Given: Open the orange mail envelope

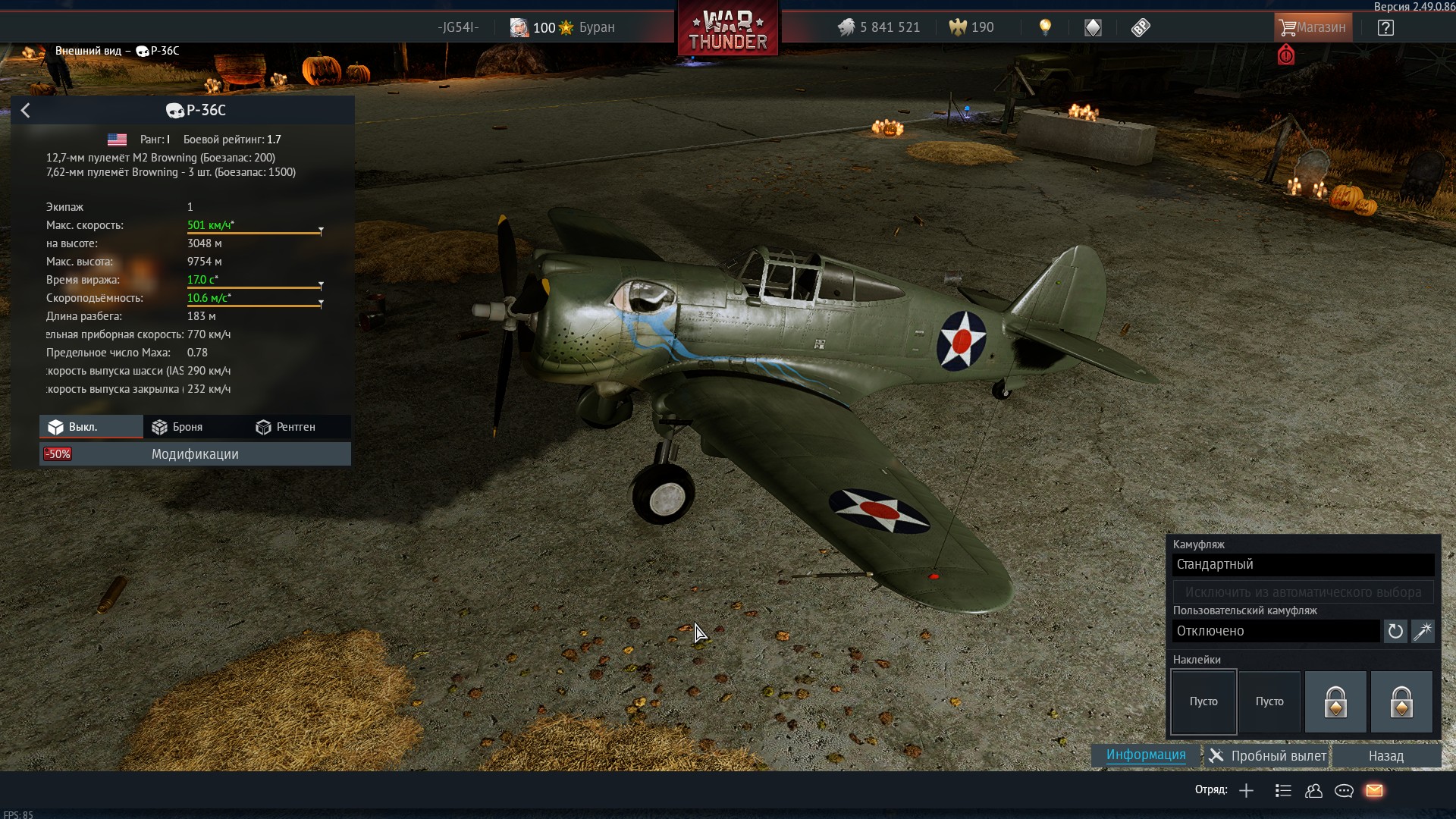Looking at the screenshot, I should (x=1374, y=791).
